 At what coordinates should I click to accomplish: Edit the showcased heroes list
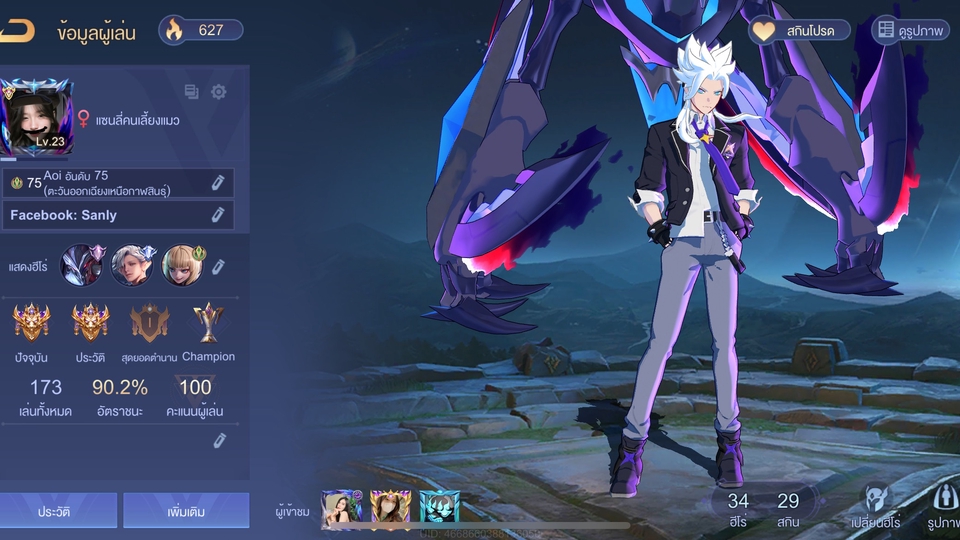click(218, 265)
